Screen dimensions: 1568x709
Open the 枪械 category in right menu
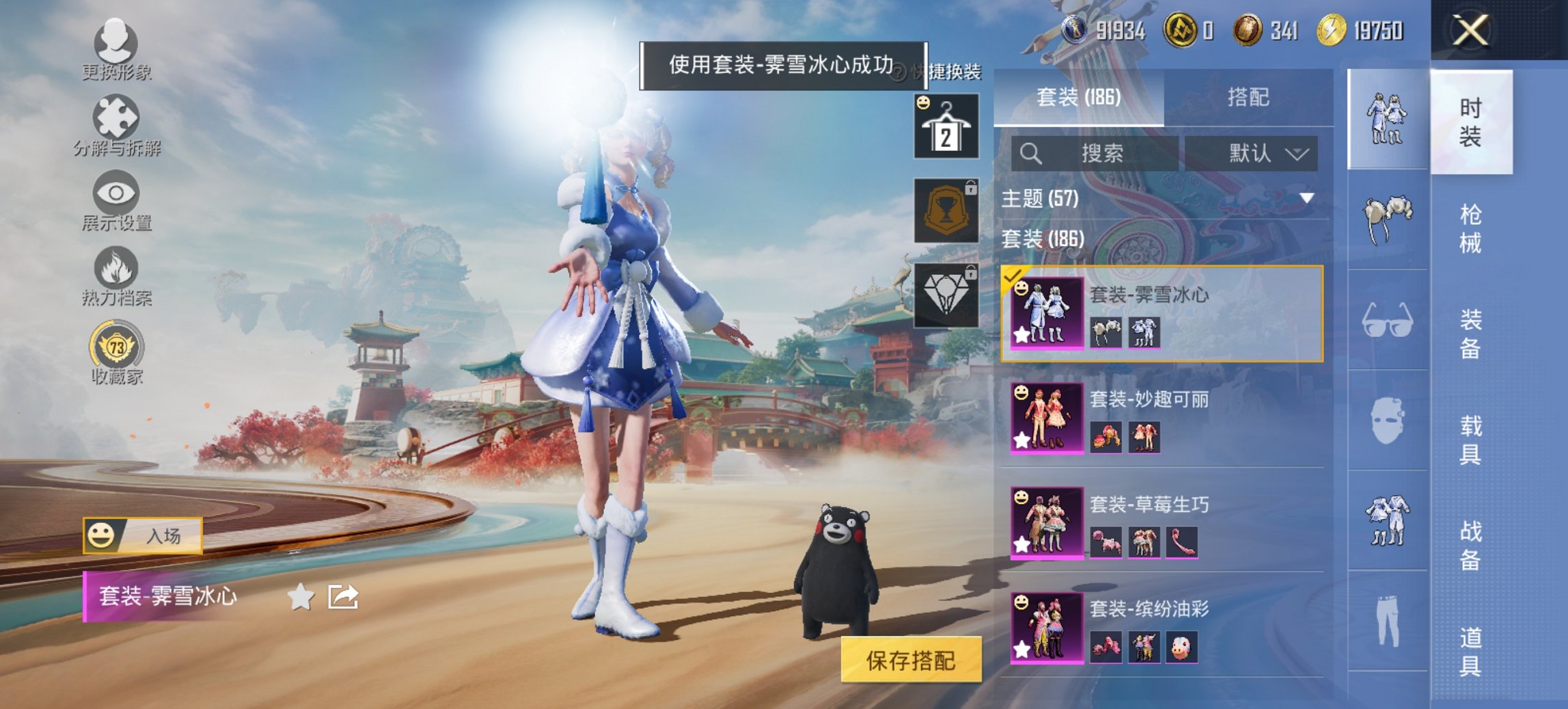pos(1472,226)
